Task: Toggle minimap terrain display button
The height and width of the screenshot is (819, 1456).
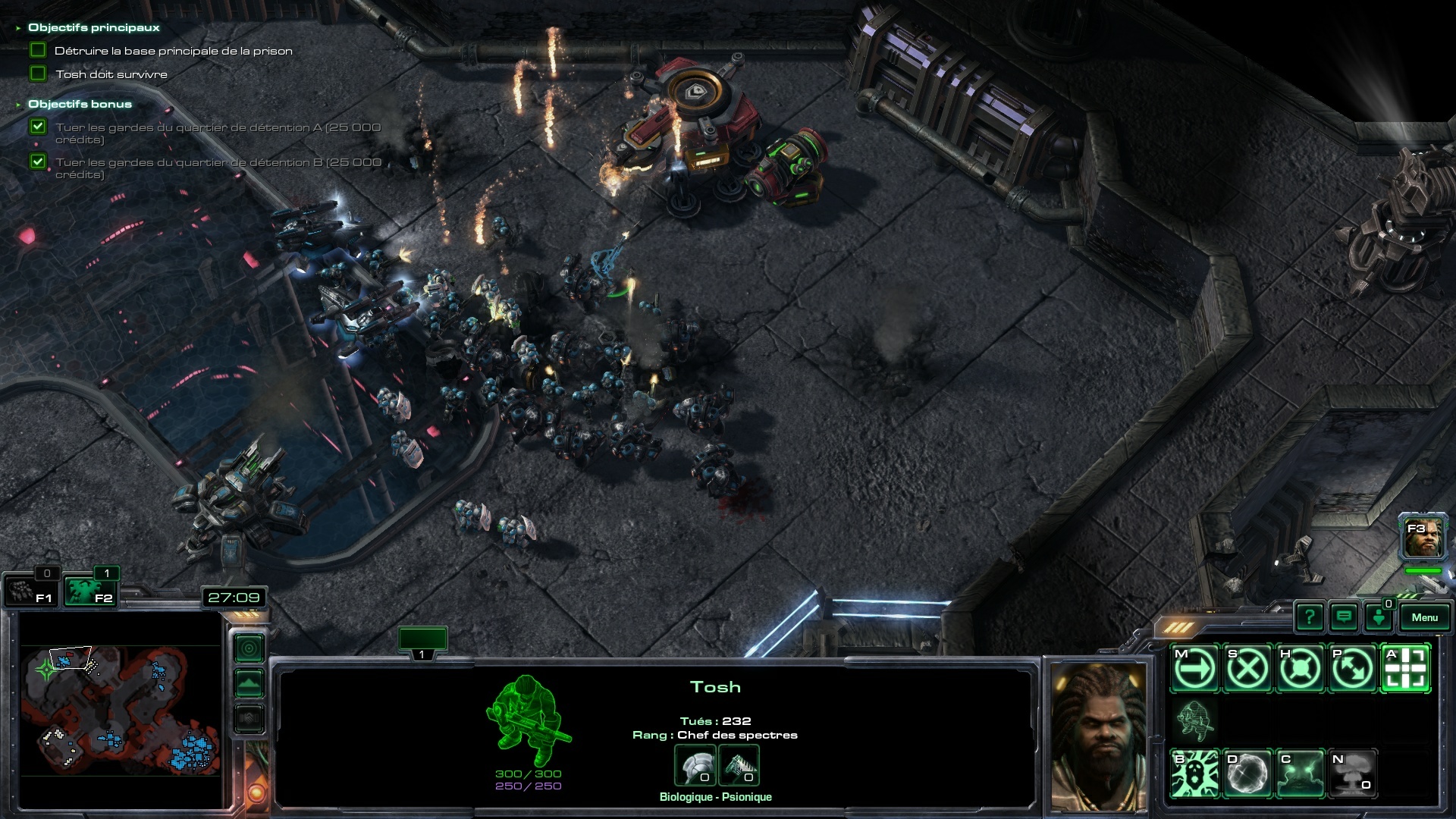Action: pyautogui.click(x=249, y=683)
